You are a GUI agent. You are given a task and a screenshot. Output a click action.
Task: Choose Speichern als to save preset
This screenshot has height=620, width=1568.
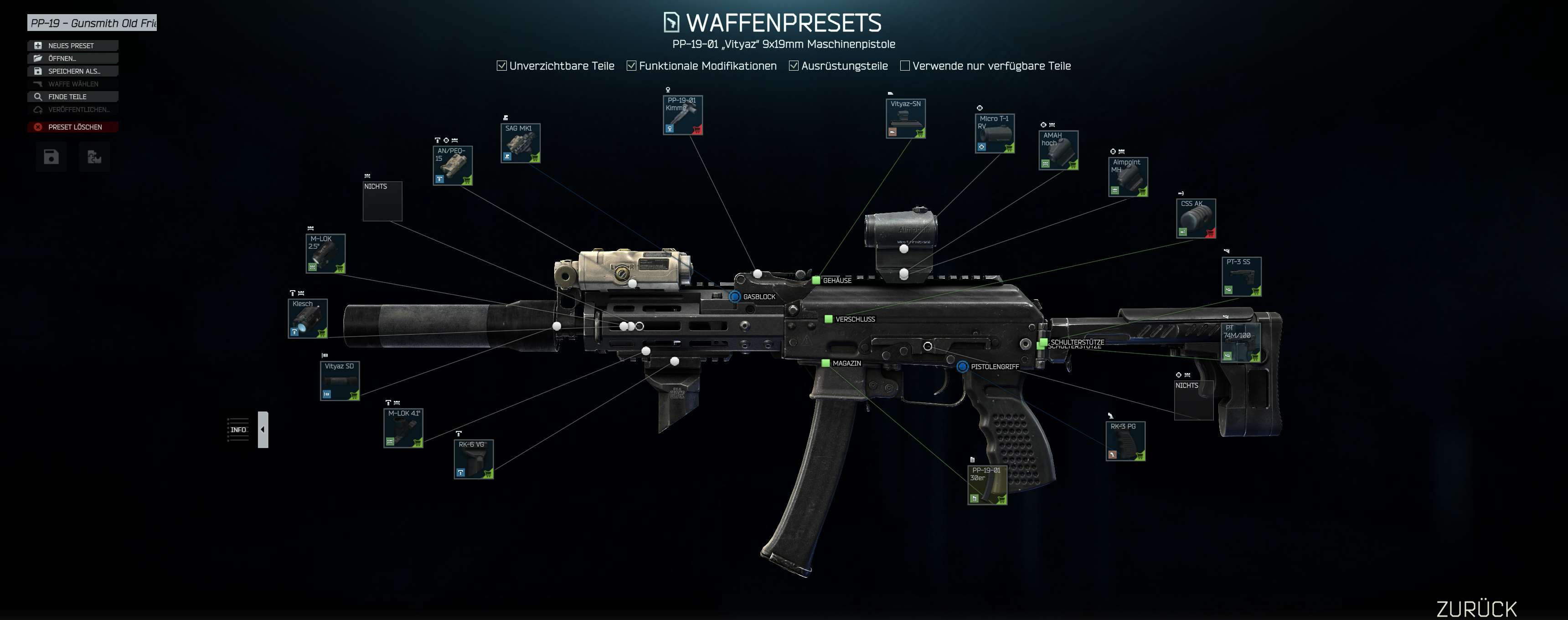(72, 71)
